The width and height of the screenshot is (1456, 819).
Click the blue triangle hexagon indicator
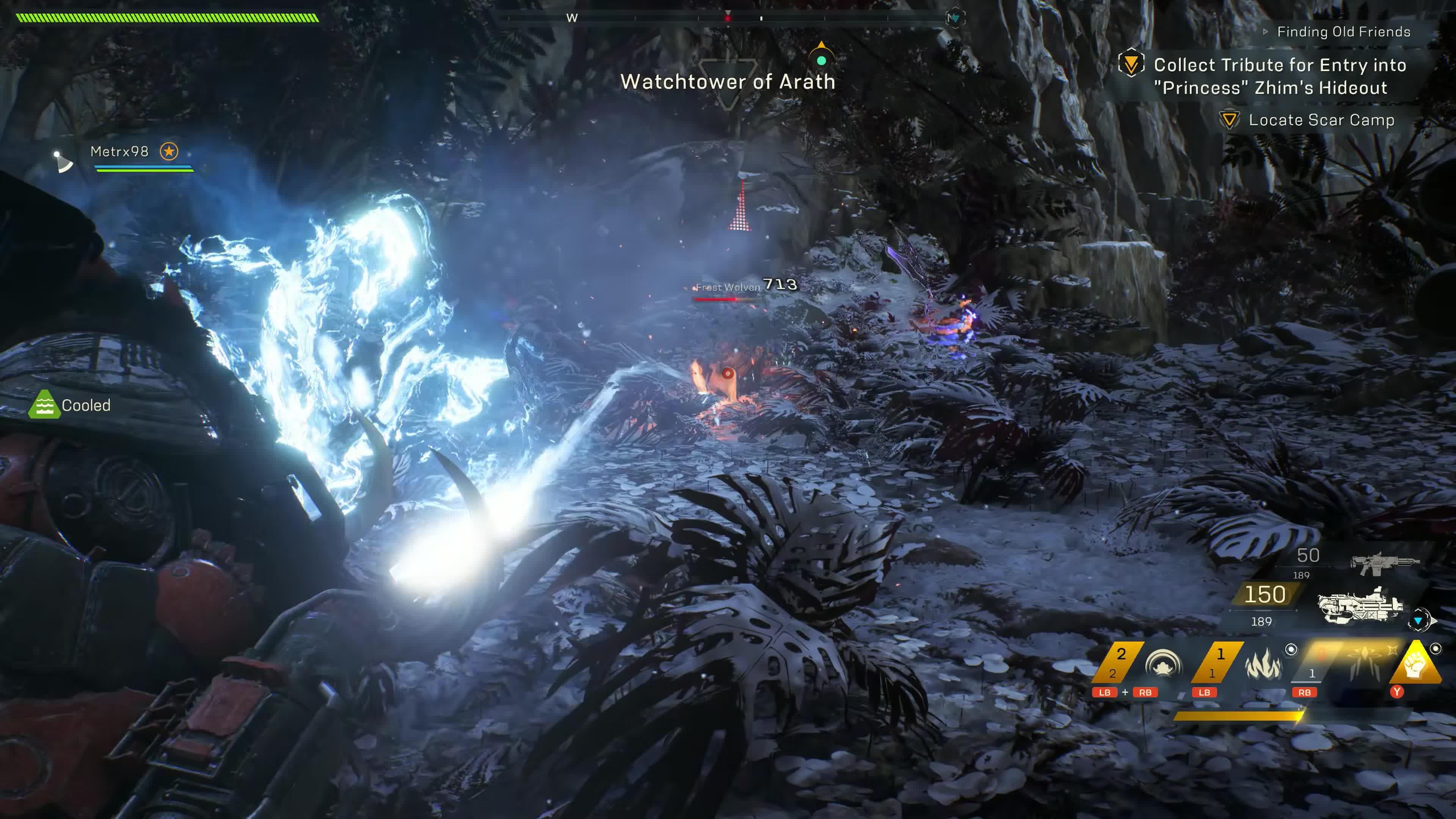tap(1419, 621)
